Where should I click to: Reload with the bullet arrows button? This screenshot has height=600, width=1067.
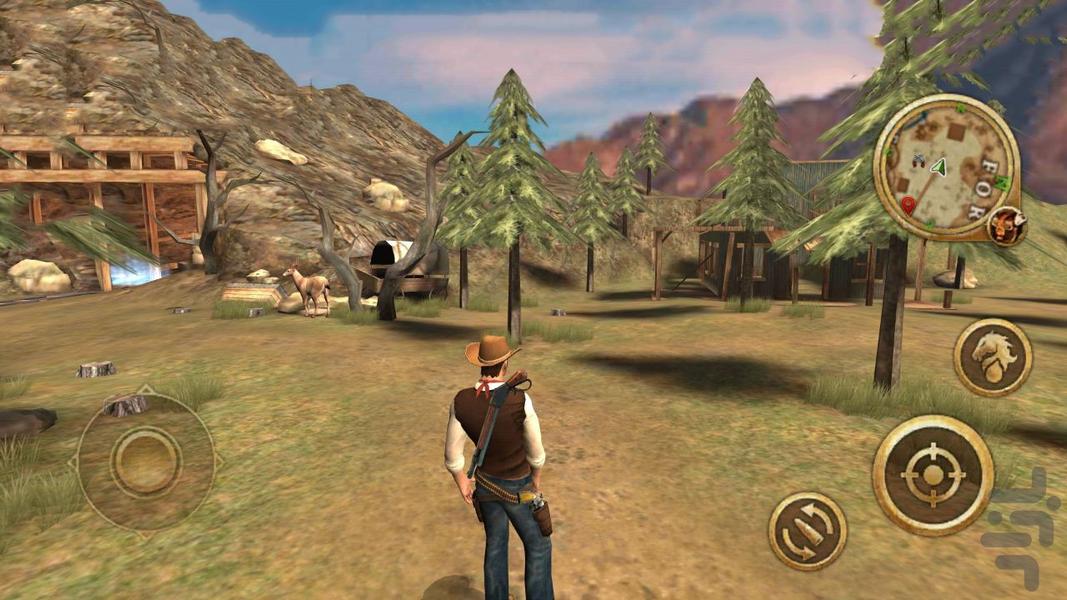click(807, 531)
